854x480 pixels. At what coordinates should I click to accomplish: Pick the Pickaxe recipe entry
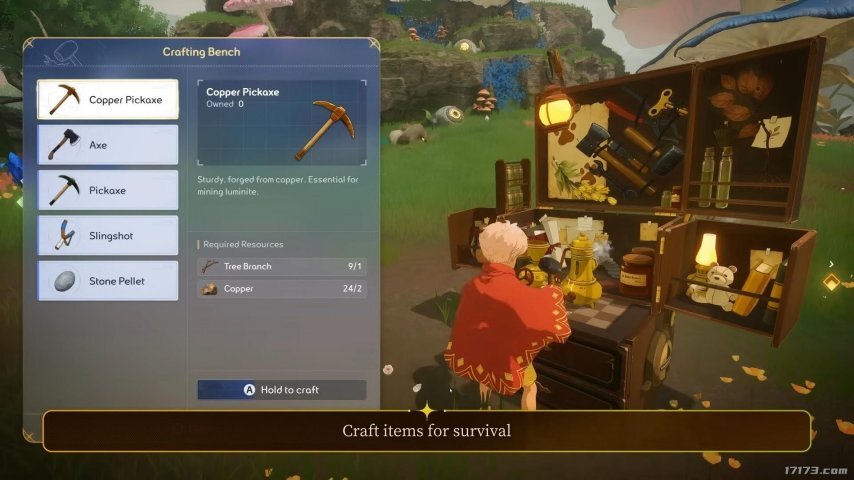(x=108, y=190)
